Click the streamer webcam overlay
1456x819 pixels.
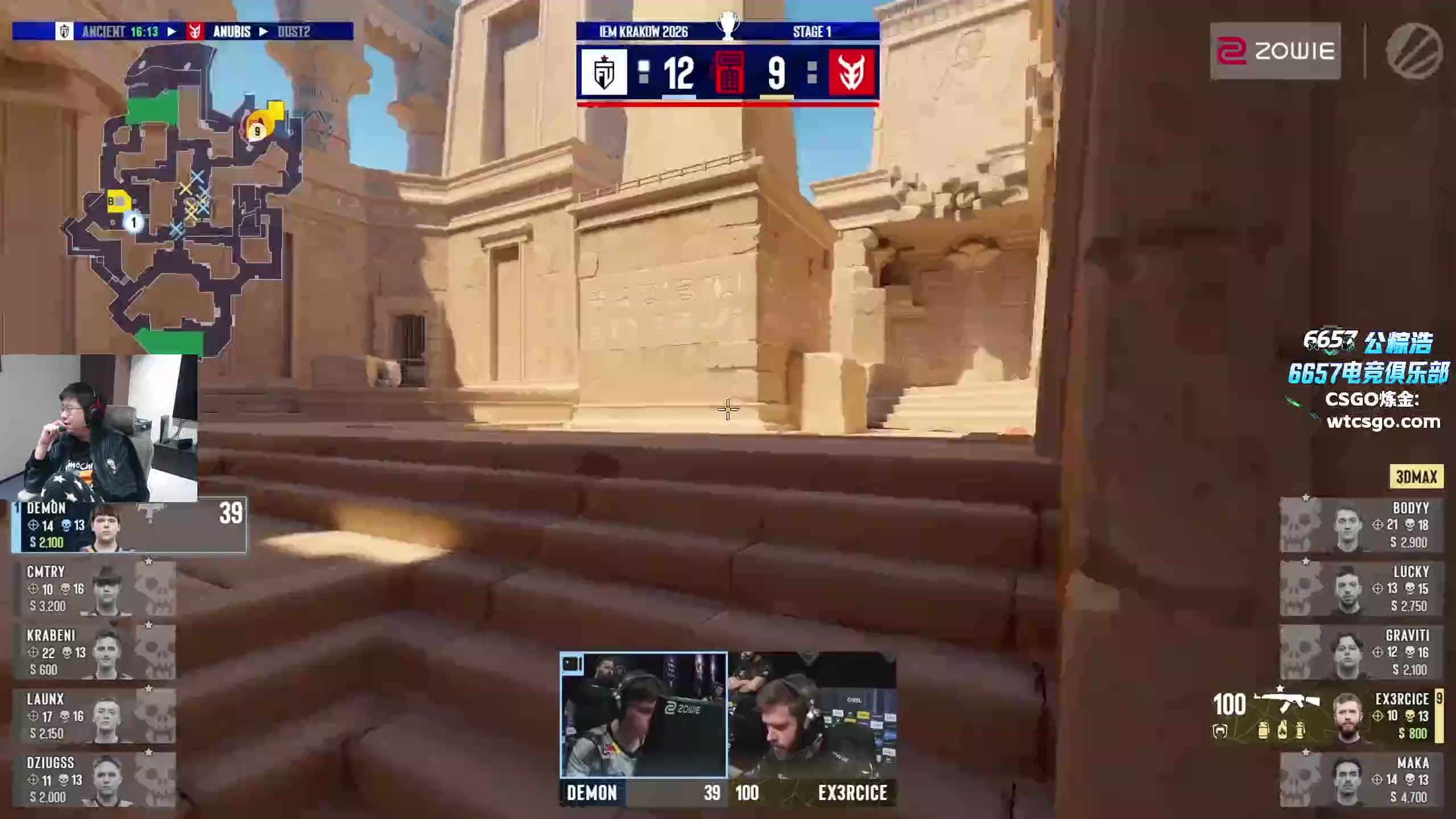click(x=99, y=428)
